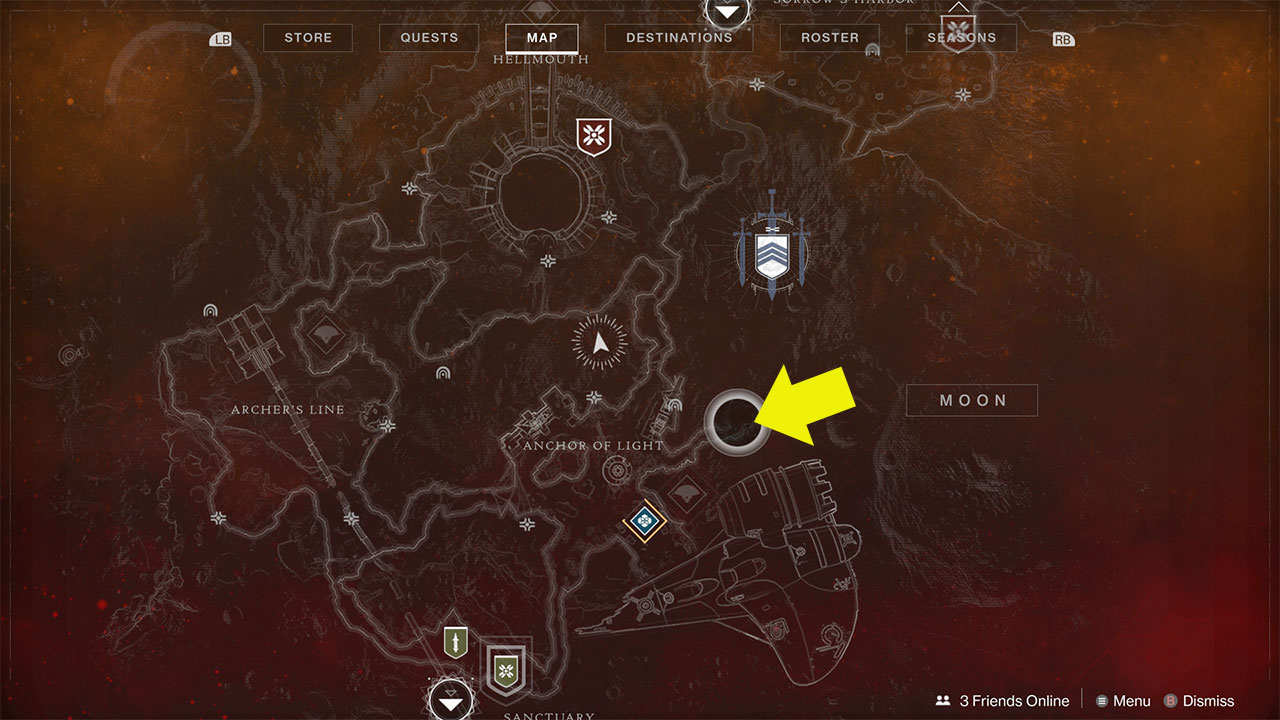Click the LB bumper icon near Store
Screen dimensions: 1280x720
[219, 38]
